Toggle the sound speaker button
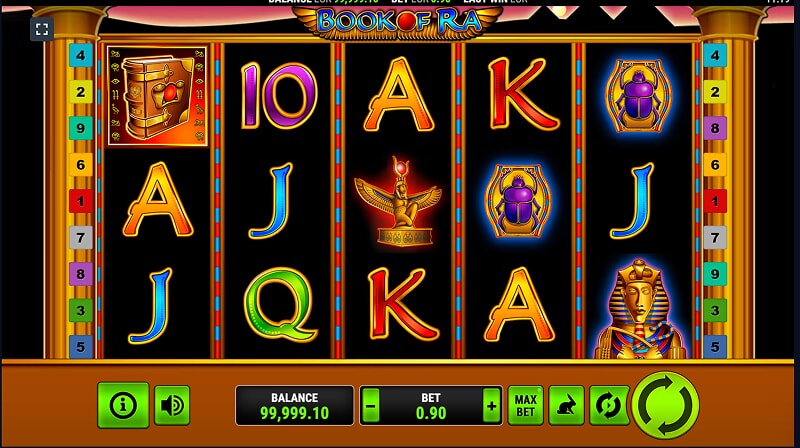Screen dimensions: 800x448 pos(172,405)
